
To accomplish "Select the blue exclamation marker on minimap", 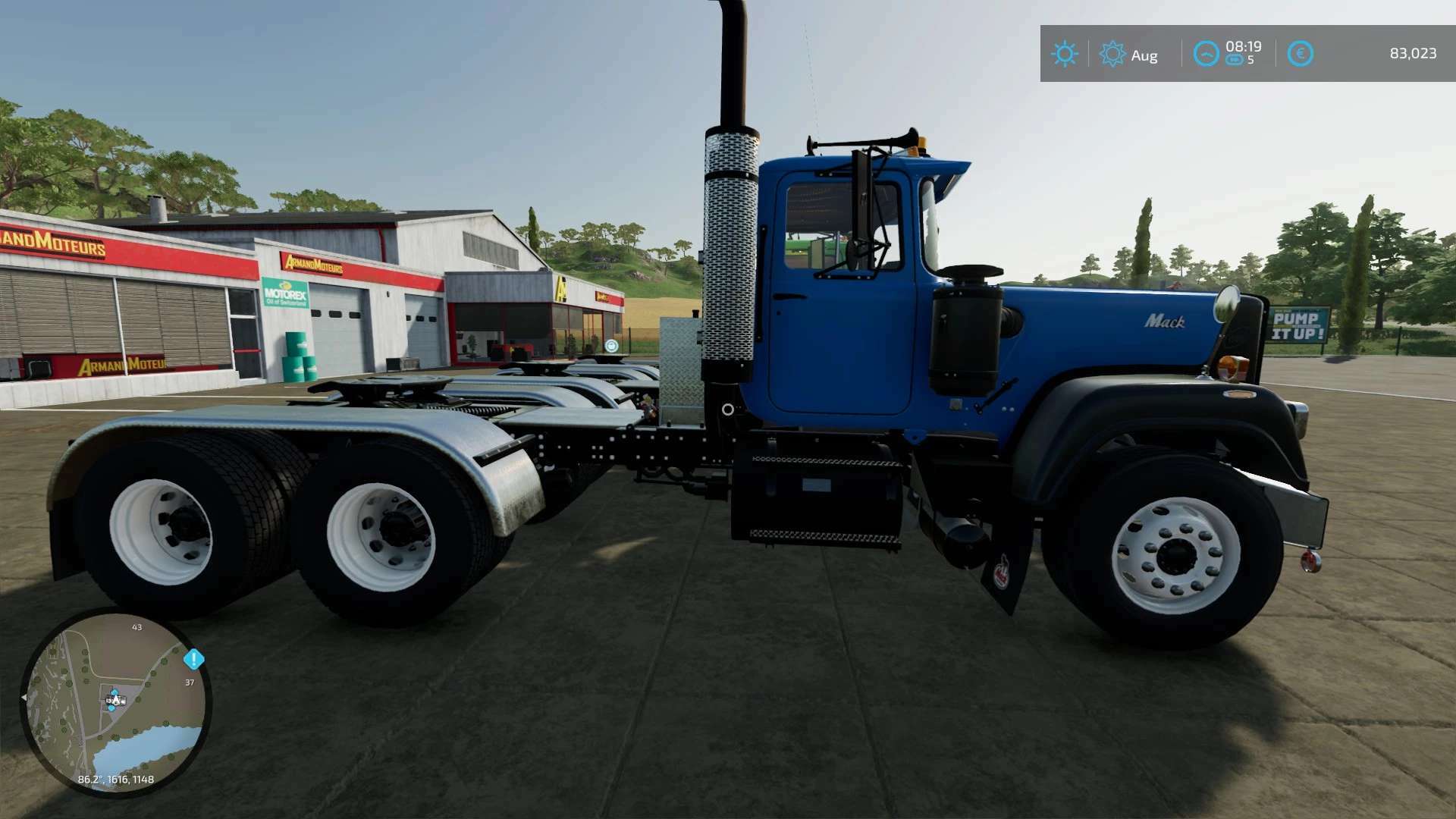I will click(x=194, y=659).
